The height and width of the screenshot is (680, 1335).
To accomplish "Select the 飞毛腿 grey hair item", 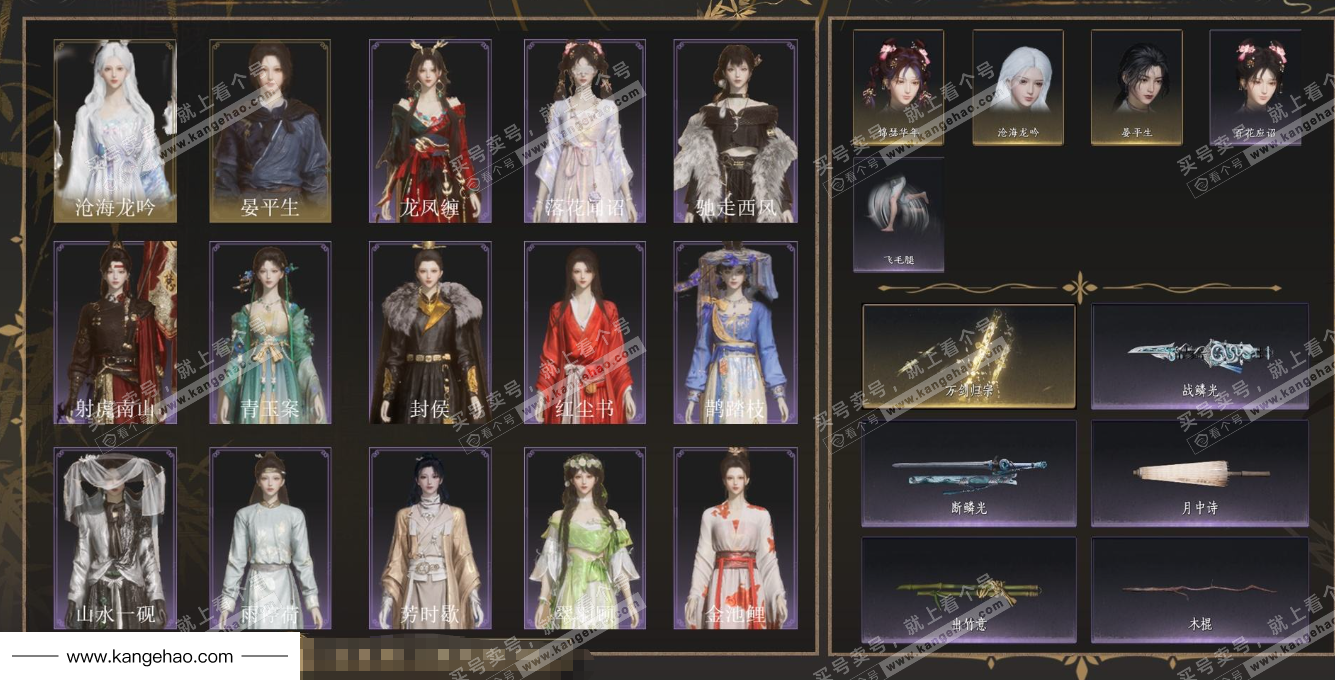I will click(x=898, y=214).
